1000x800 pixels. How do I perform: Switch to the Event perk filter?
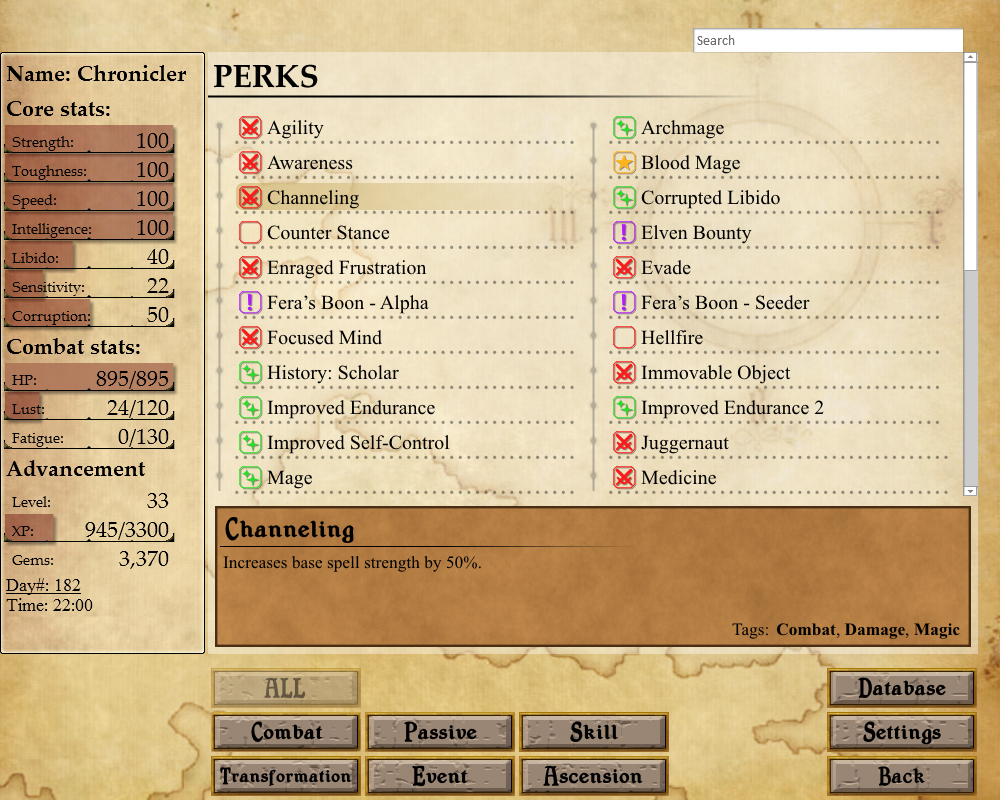pos(440,777)
